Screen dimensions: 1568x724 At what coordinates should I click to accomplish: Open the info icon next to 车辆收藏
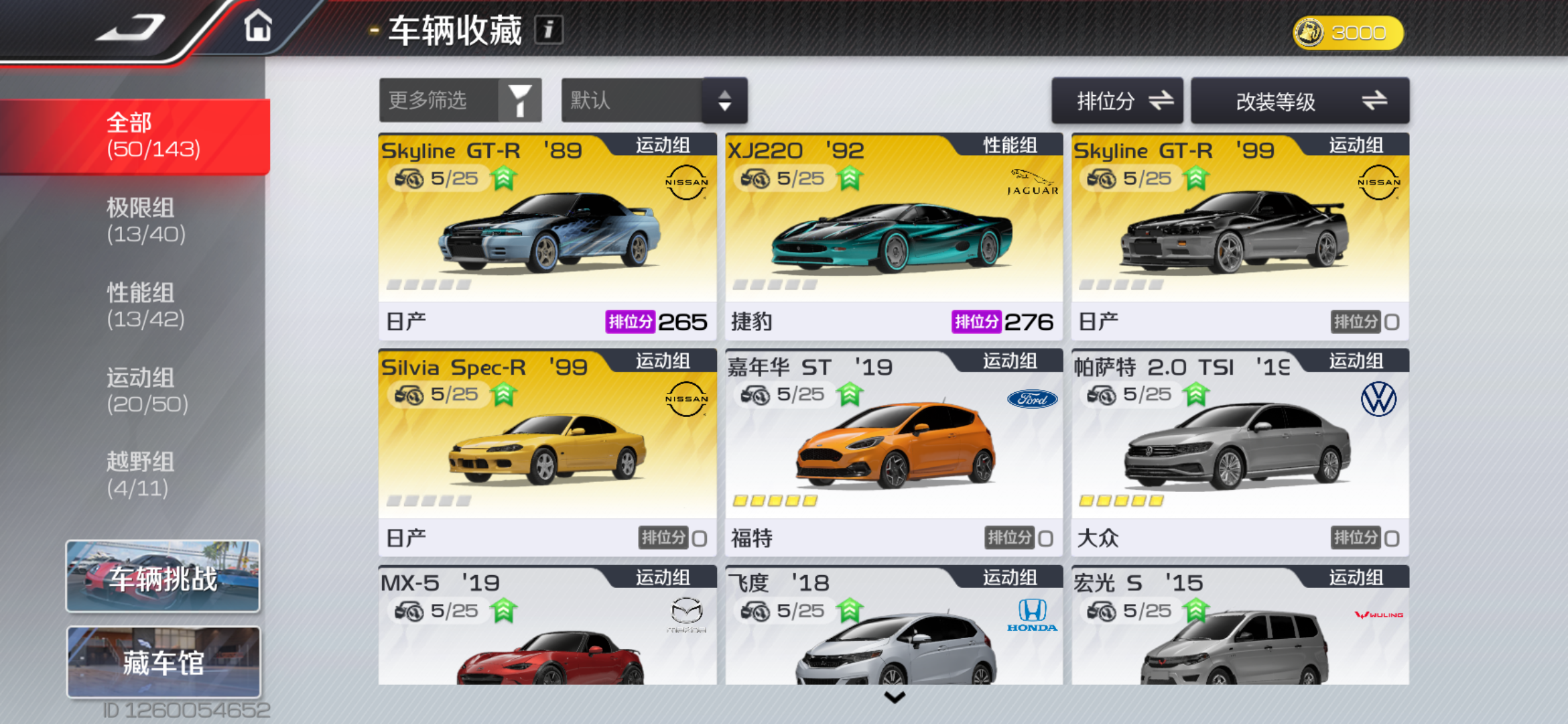(x=548, y=29)
